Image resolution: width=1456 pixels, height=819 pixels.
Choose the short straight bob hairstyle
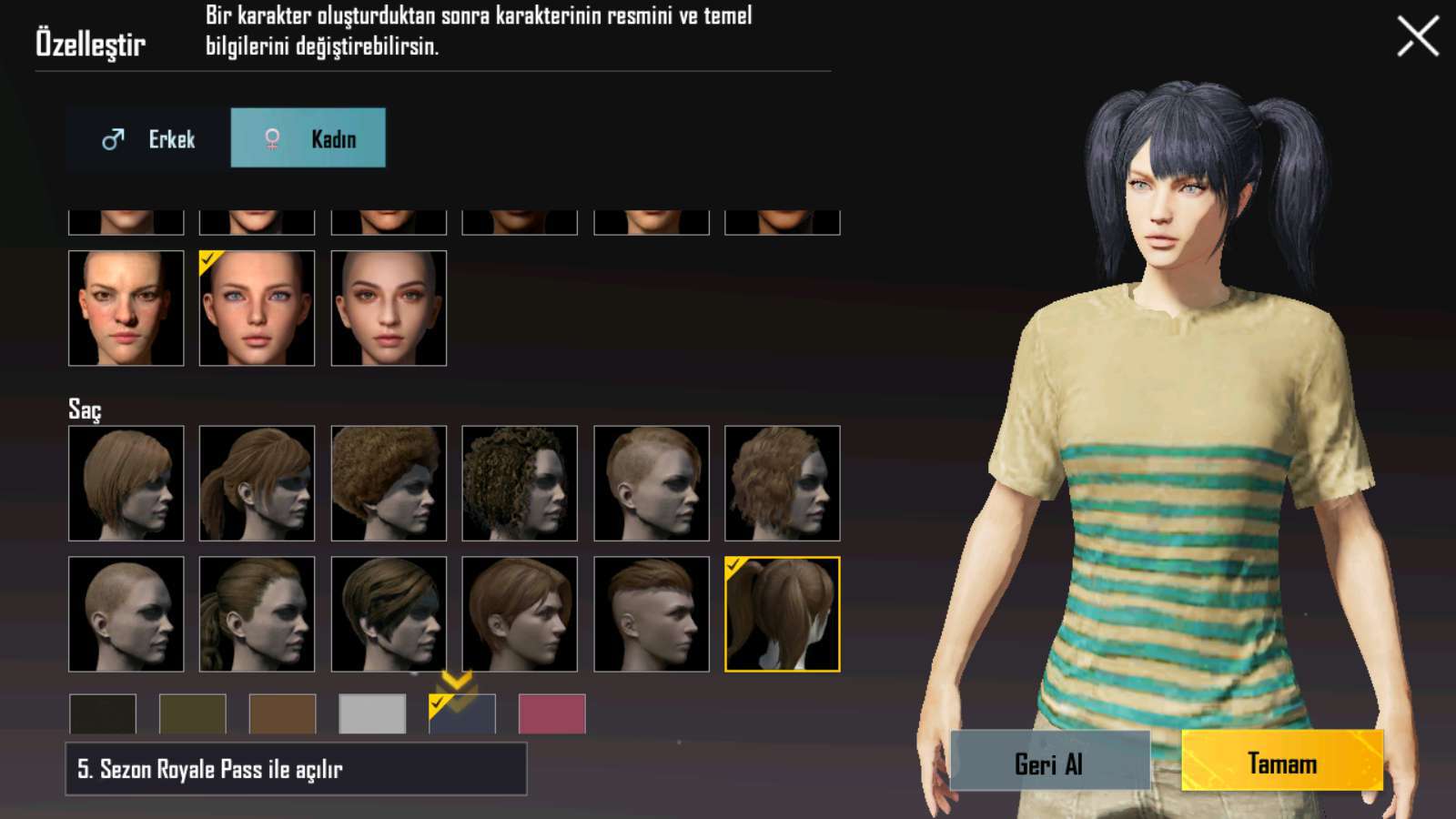(x=126, y=483)
